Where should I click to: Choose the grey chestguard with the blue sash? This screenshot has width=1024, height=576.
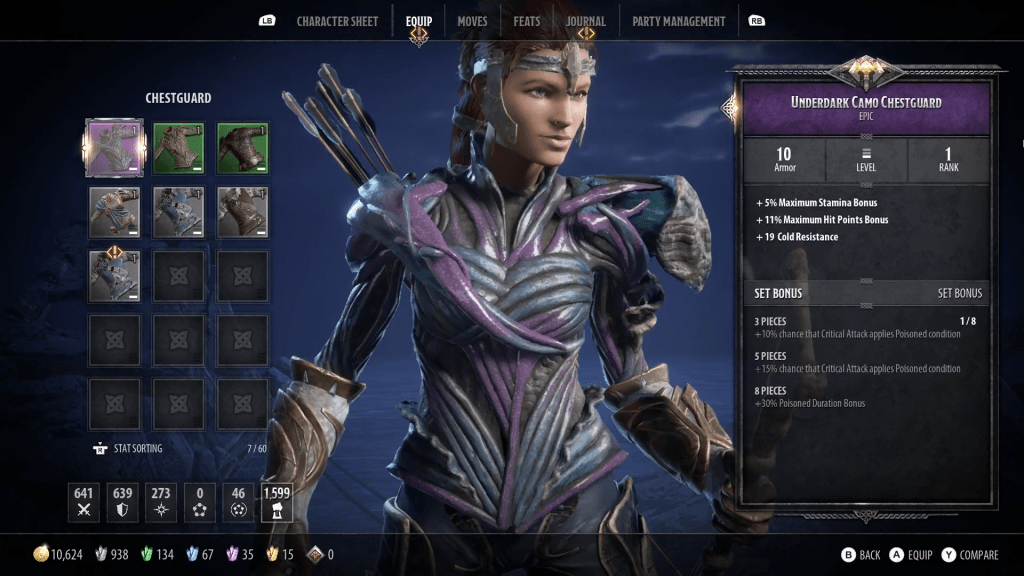(x=114, y=212)
